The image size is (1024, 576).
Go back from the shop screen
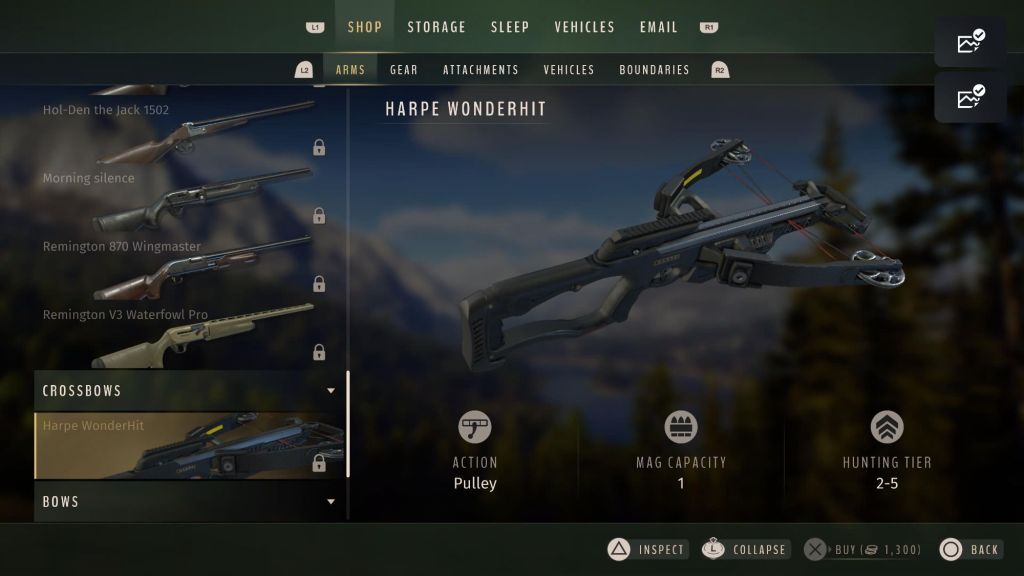[970, 549]
